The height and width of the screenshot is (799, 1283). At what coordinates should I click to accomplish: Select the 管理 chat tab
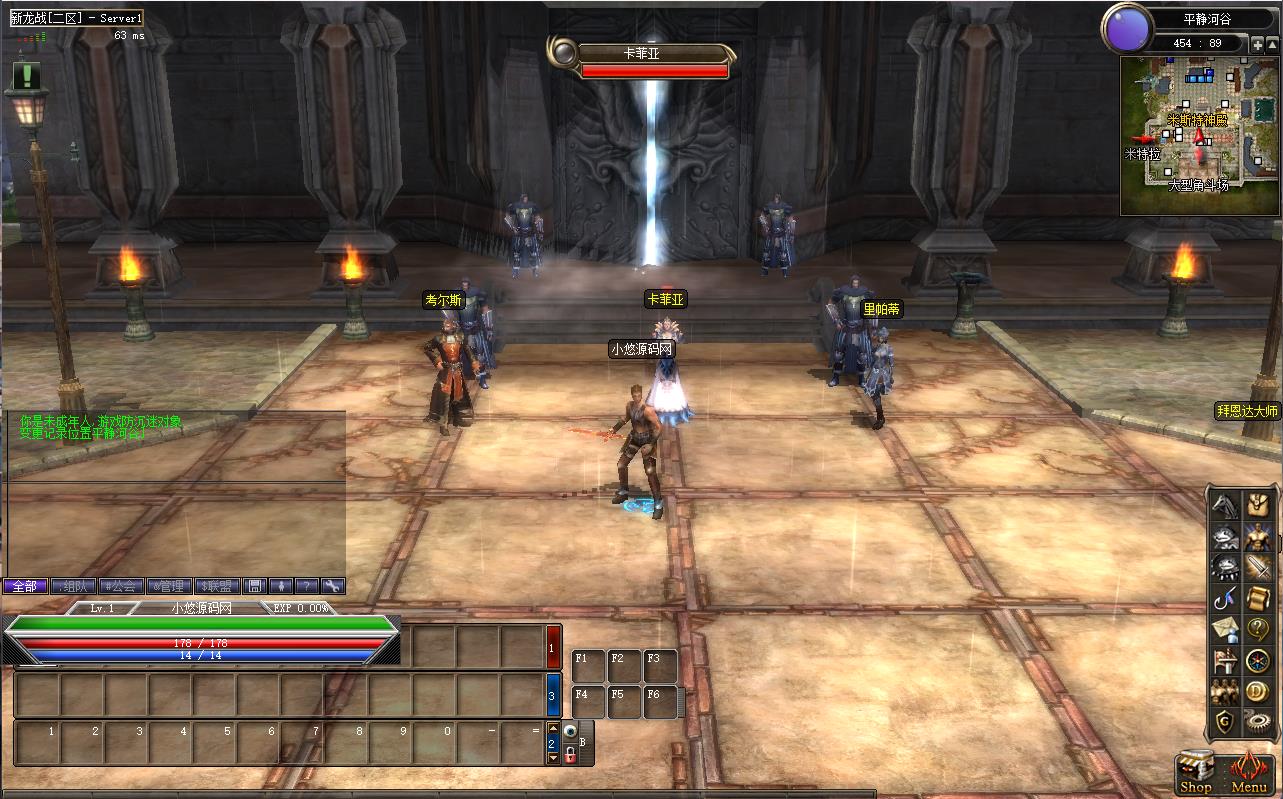point(170,586)
